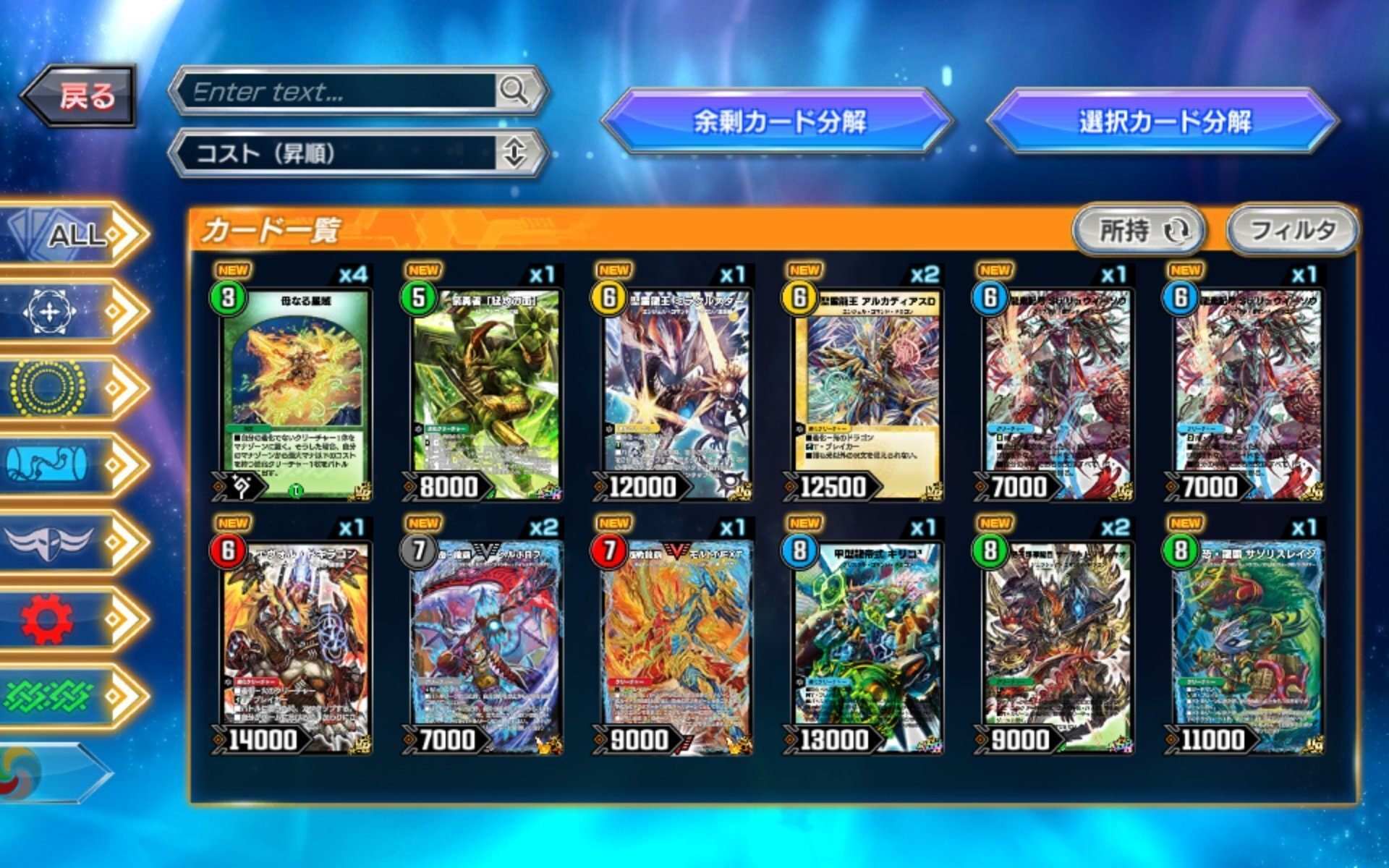Choose the red gear category tab
The width and height of the screenshot is (1389, 868).
click(72, 619)
